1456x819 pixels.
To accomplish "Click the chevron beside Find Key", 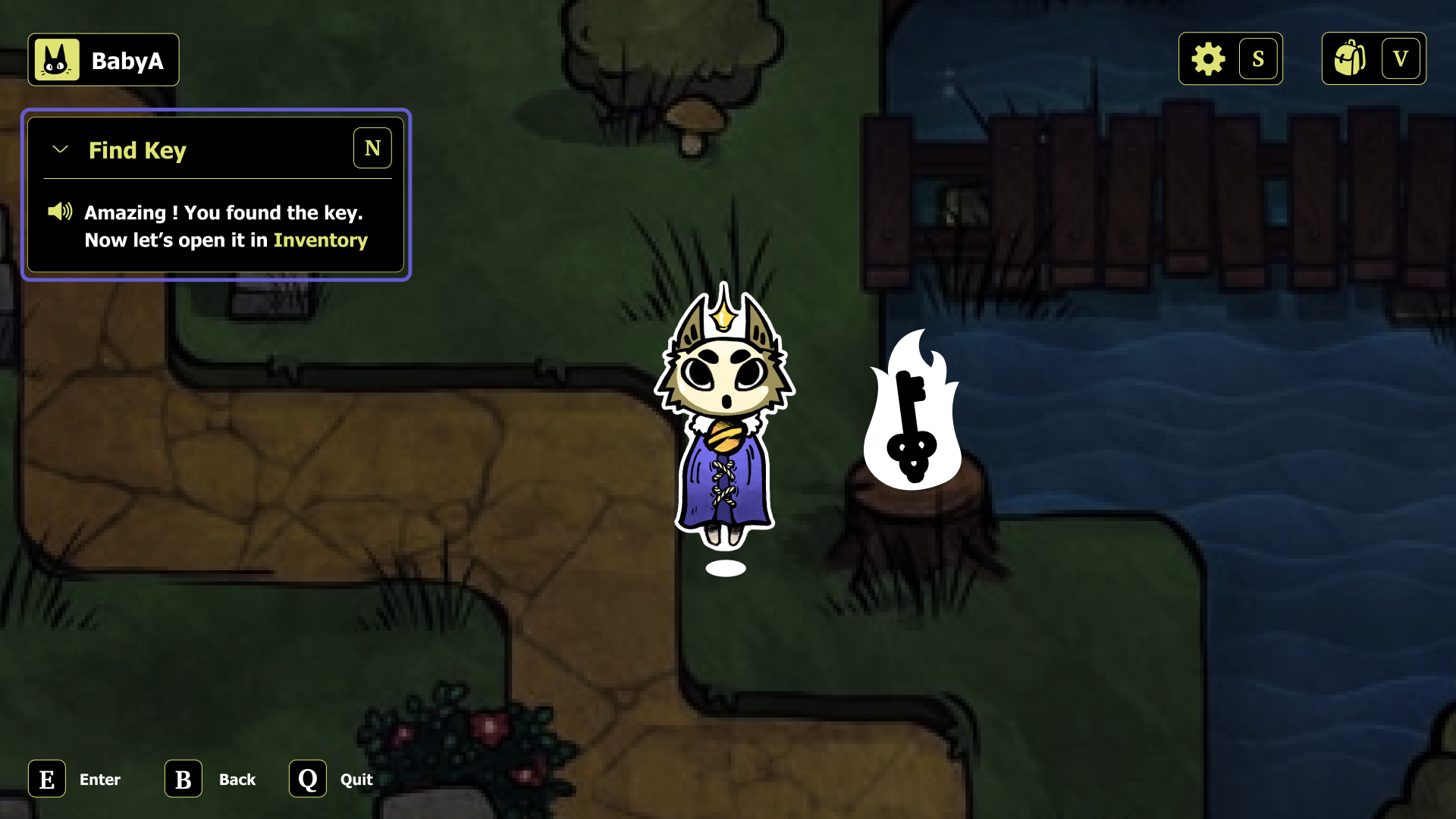I will 60,149.
